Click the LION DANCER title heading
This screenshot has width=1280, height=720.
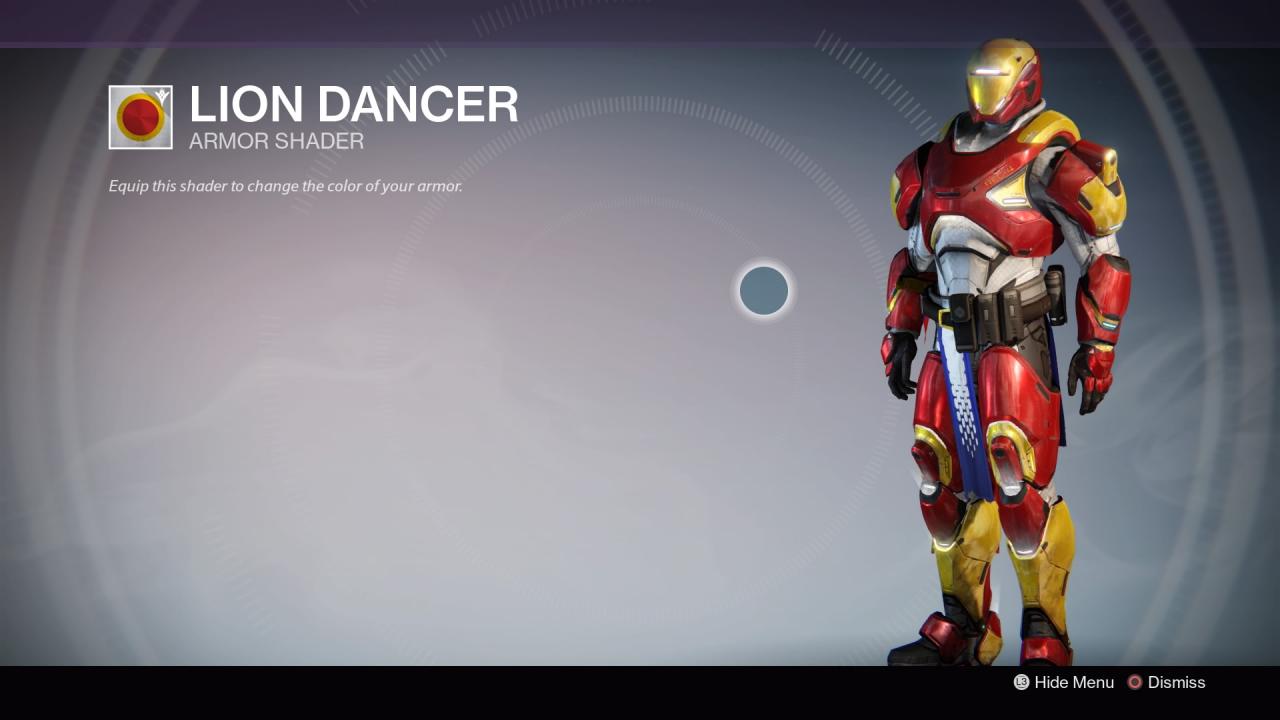click(x=353, y=105)
